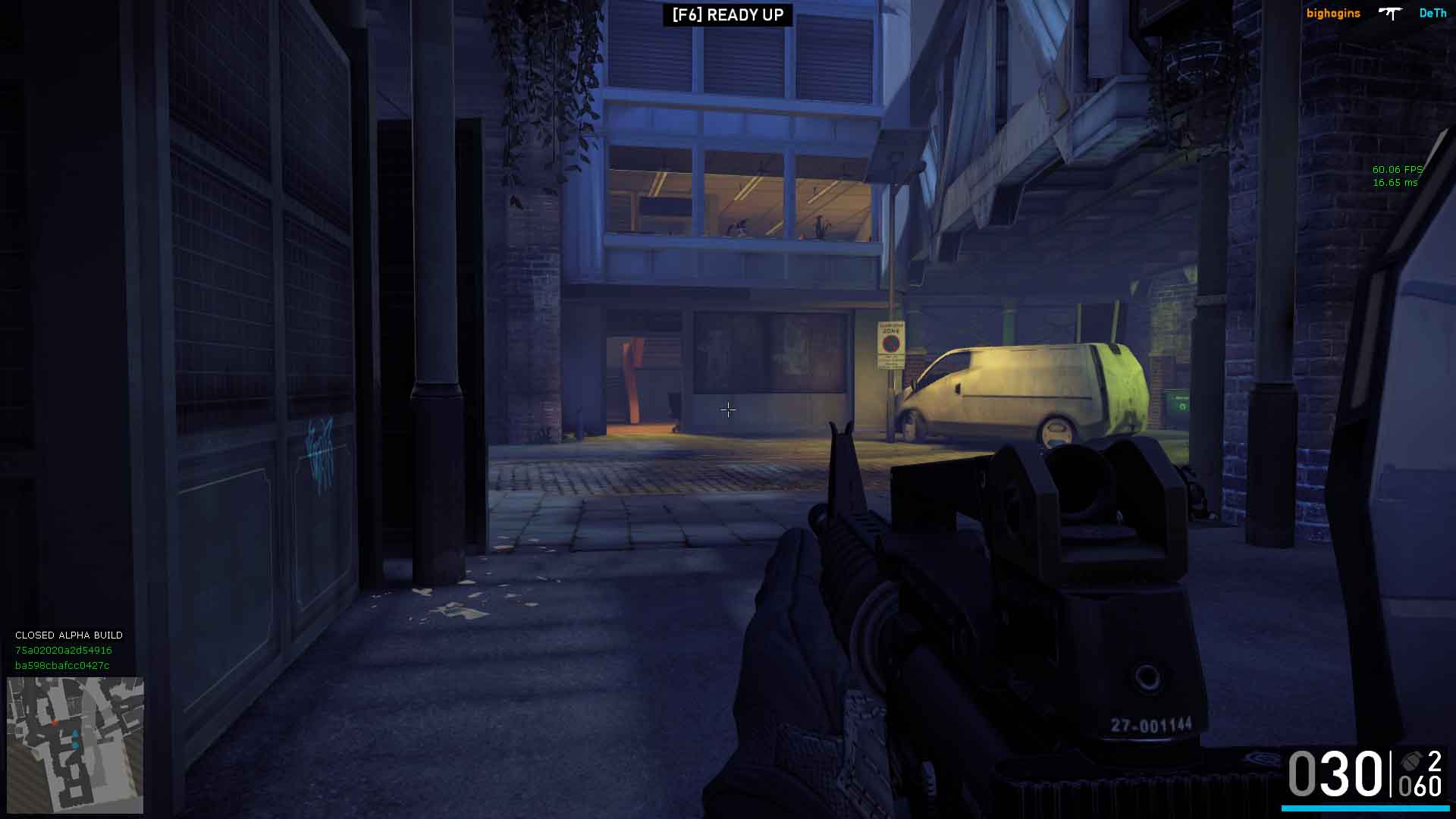Click the kill feed weapon icon

click(1390, 13)
